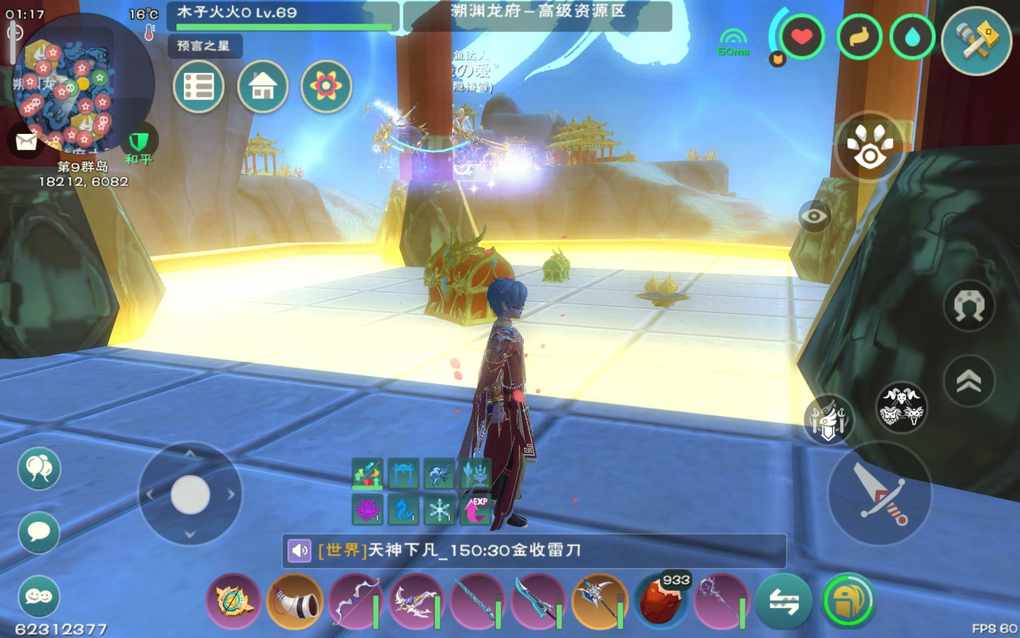Select the red egg item with 933 count
This screenshot has height=638, width=1020.
click(661, 601)
